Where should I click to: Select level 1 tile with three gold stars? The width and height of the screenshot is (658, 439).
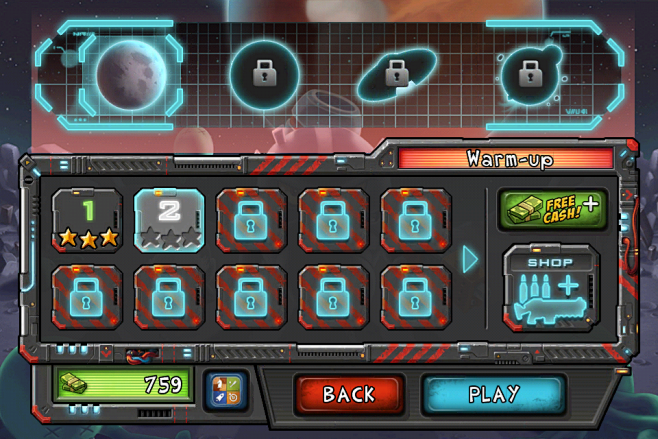click(87, 220)
